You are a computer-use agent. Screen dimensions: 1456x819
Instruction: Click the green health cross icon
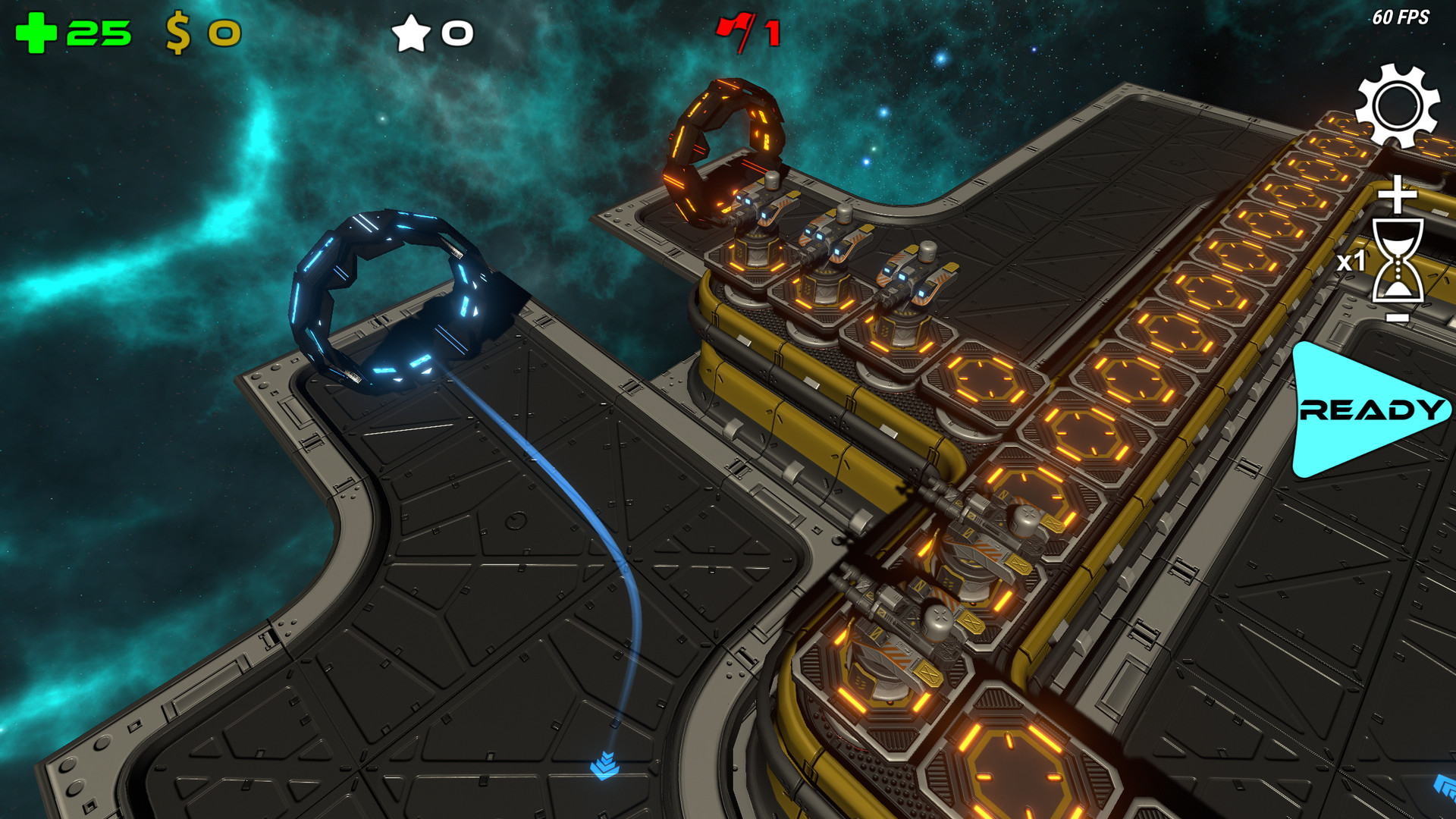click(x=37, y=30)
